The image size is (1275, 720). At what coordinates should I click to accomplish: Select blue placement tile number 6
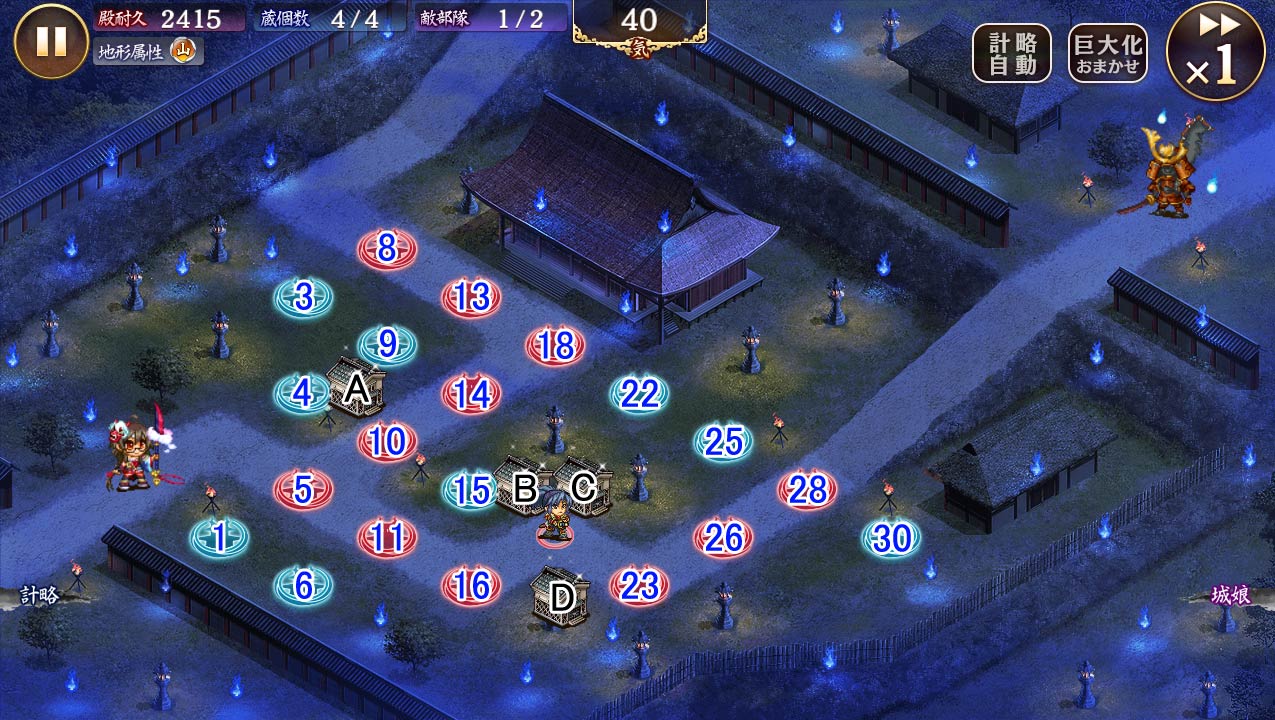coord(303,586)
